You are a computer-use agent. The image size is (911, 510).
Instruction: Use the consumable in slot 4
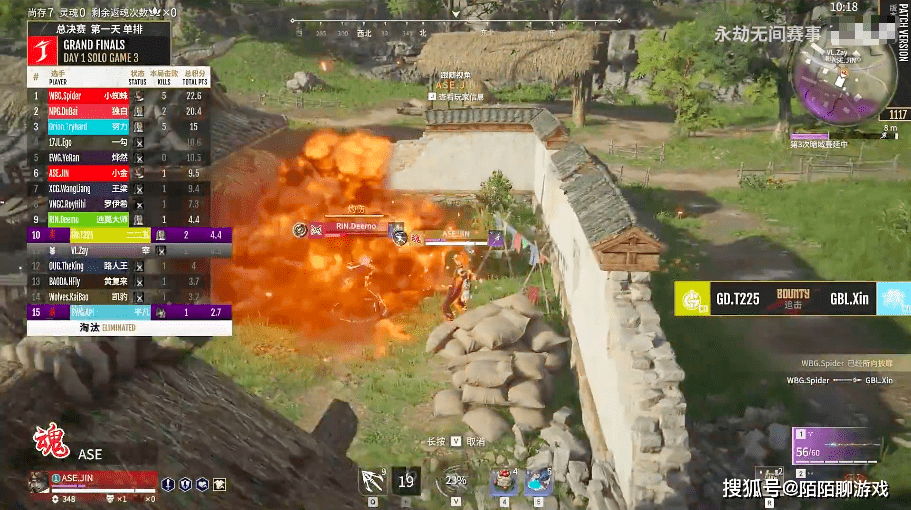coord(501,481)
